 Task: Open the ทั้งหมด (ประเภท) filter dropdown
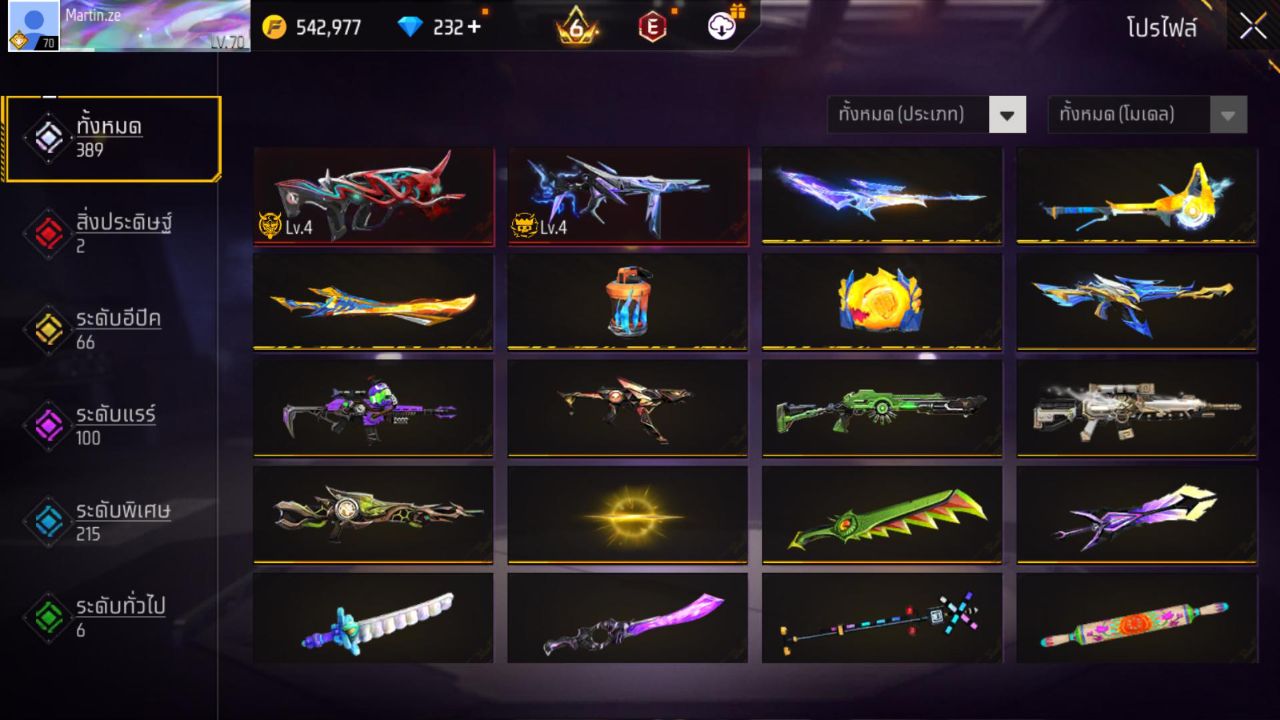coord(926,114)
